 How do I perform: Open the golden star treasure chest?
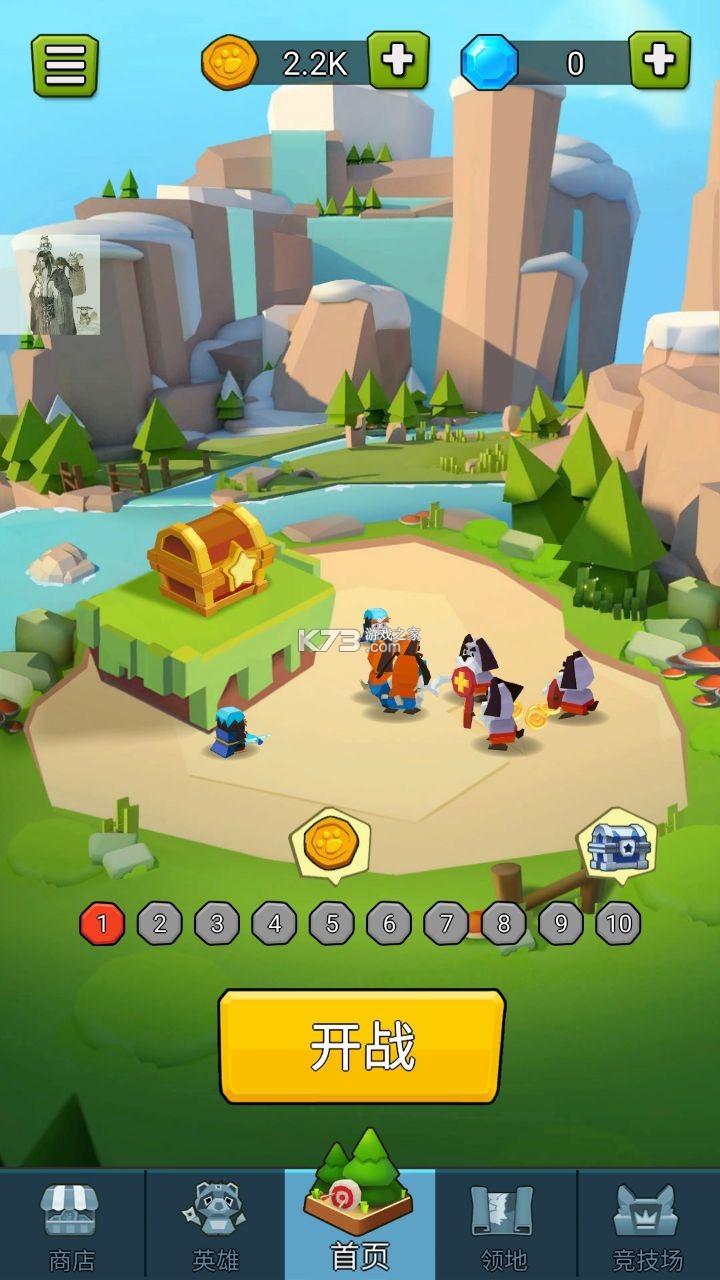pyautogui.click(x=211, y=558)
